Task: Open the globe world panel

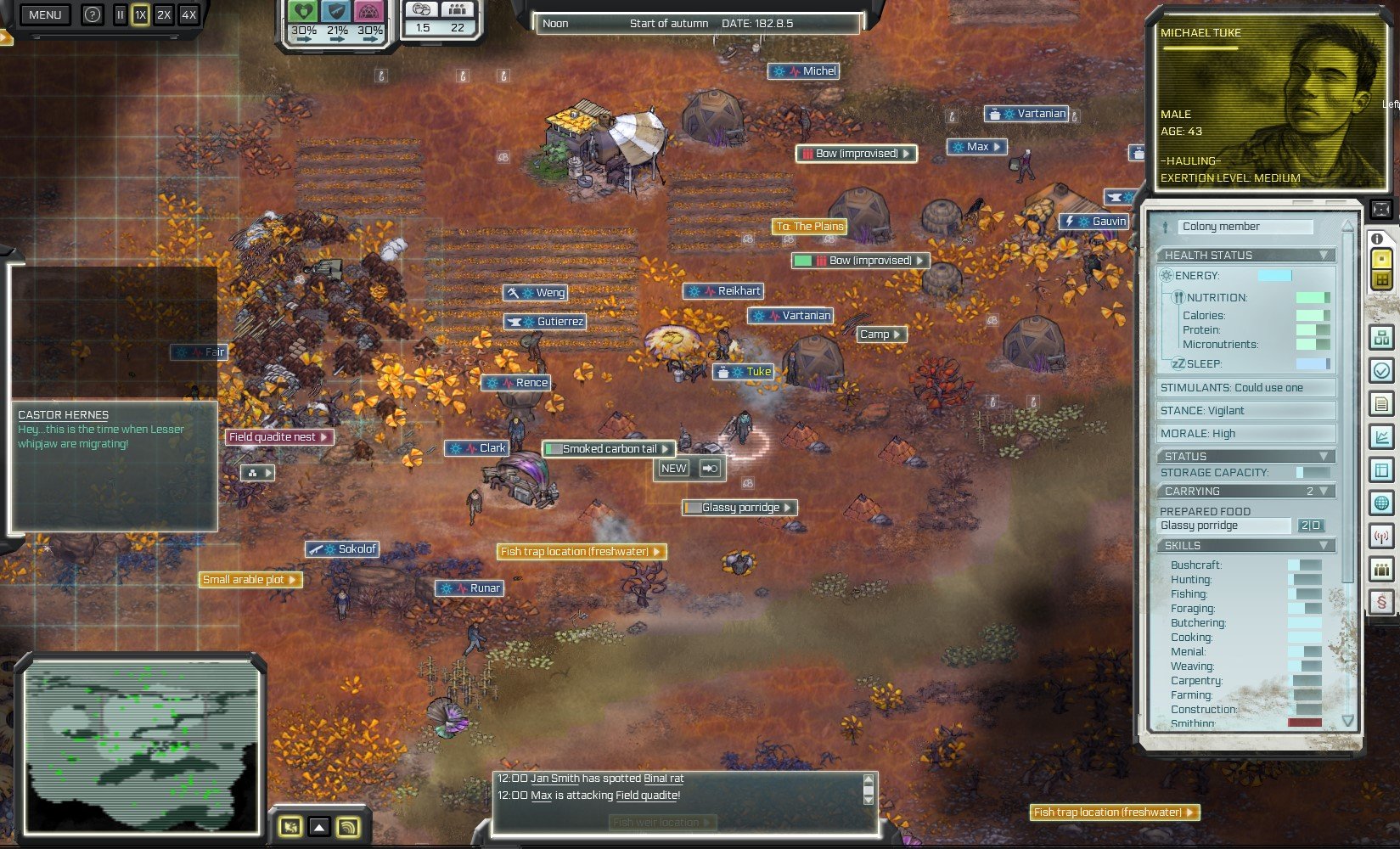Action: (1381, 503)
